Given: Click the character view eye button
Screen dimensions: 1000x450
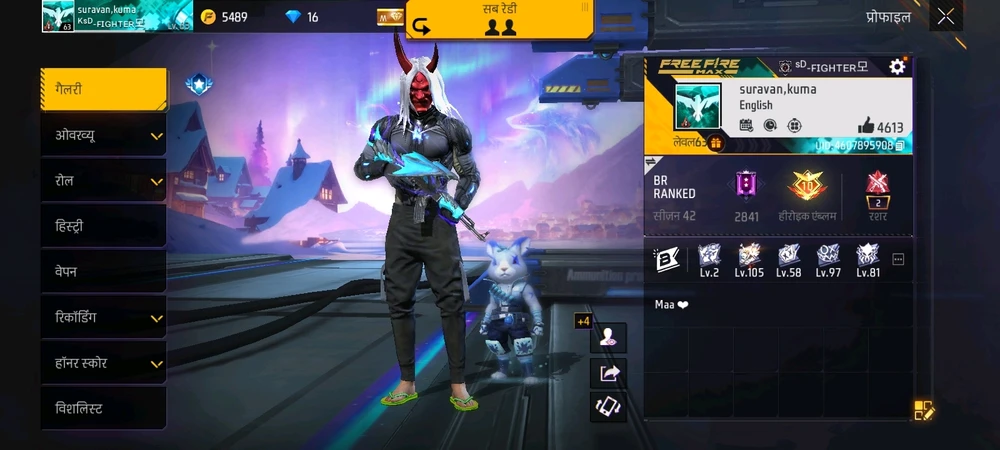Looking at the screenshot, I should coord(608,338).
